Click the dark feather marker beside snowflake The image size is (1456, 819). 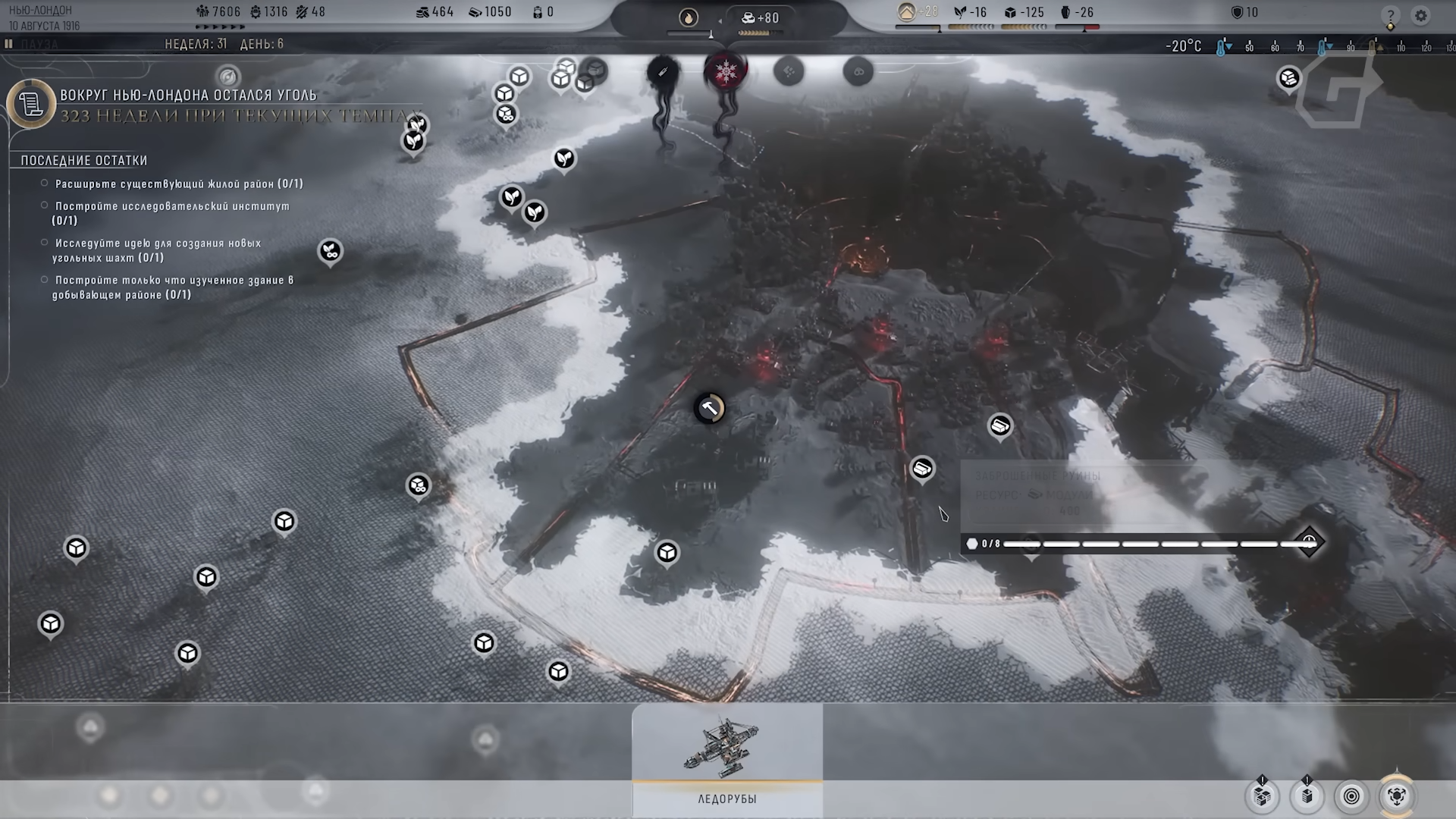[663, 72]
